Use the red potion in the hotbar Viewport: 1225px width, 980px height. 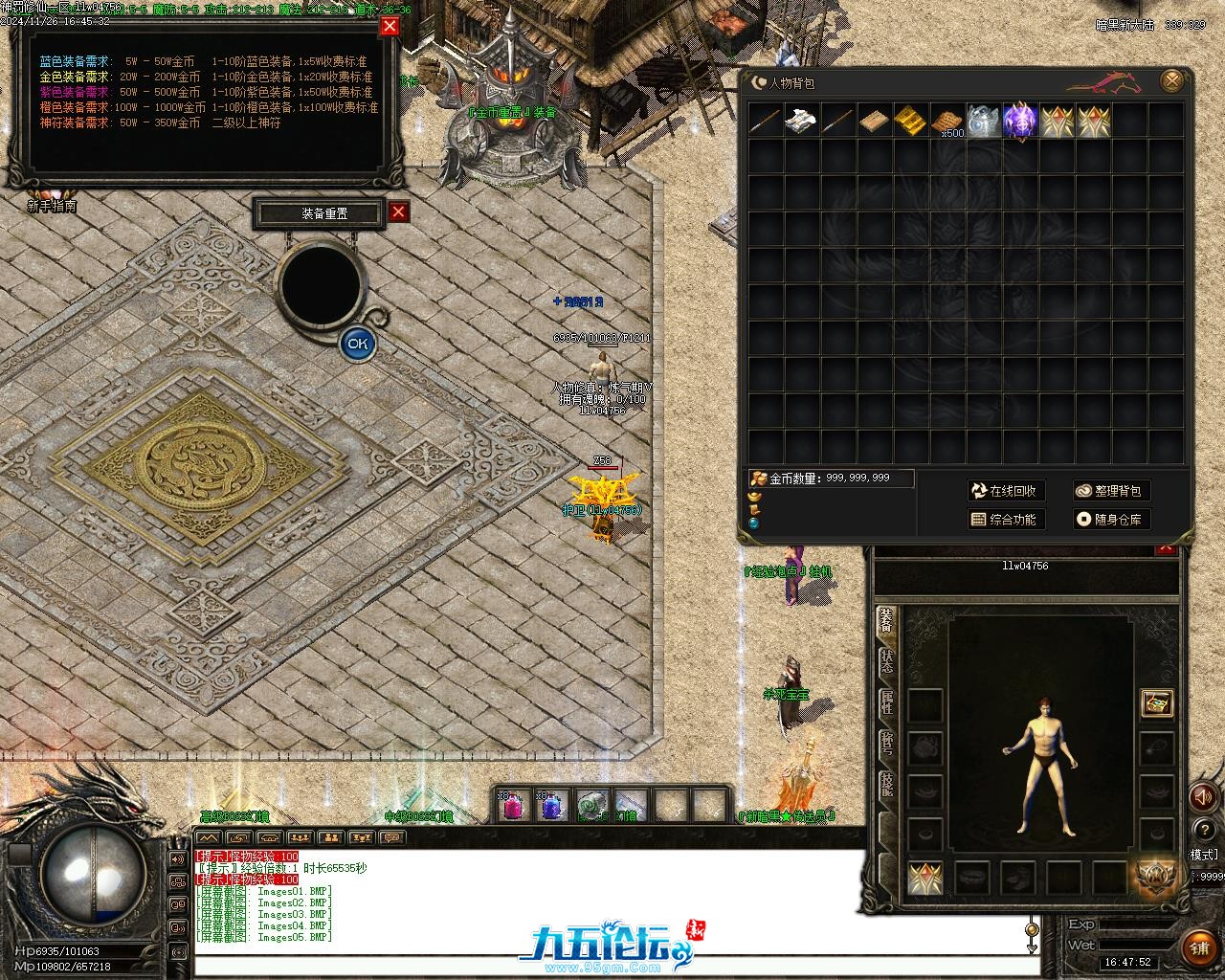[x=514, y=807]
